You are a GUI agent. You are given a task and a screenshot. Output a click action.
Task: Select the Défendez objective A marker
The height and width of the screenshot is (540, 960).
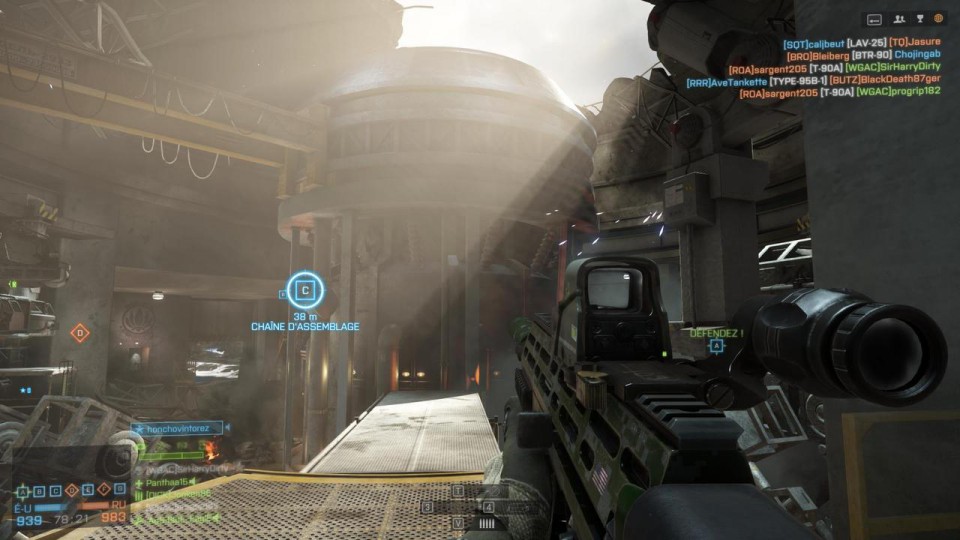click(716, 346)
